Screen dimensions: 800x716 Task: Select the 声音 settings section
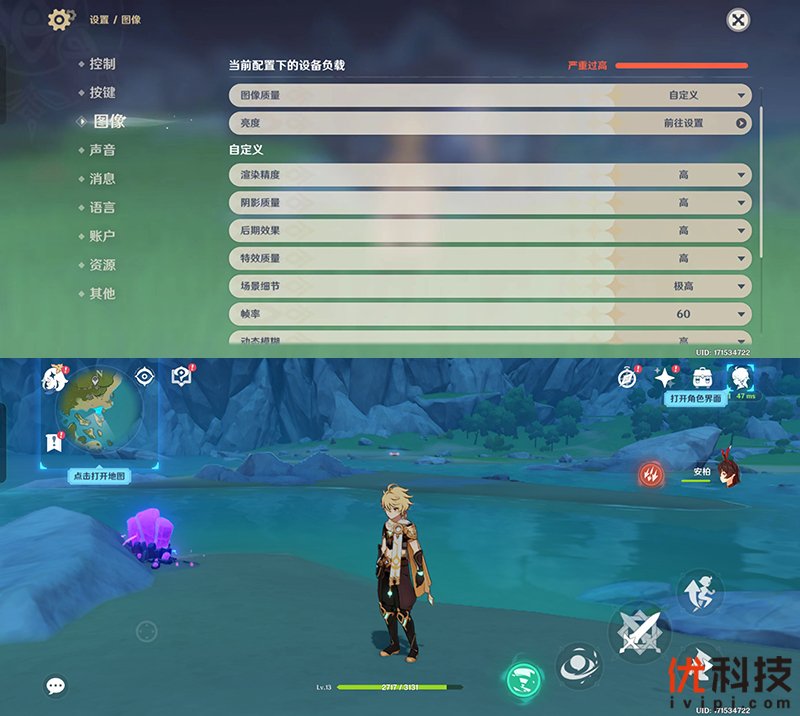102,150
